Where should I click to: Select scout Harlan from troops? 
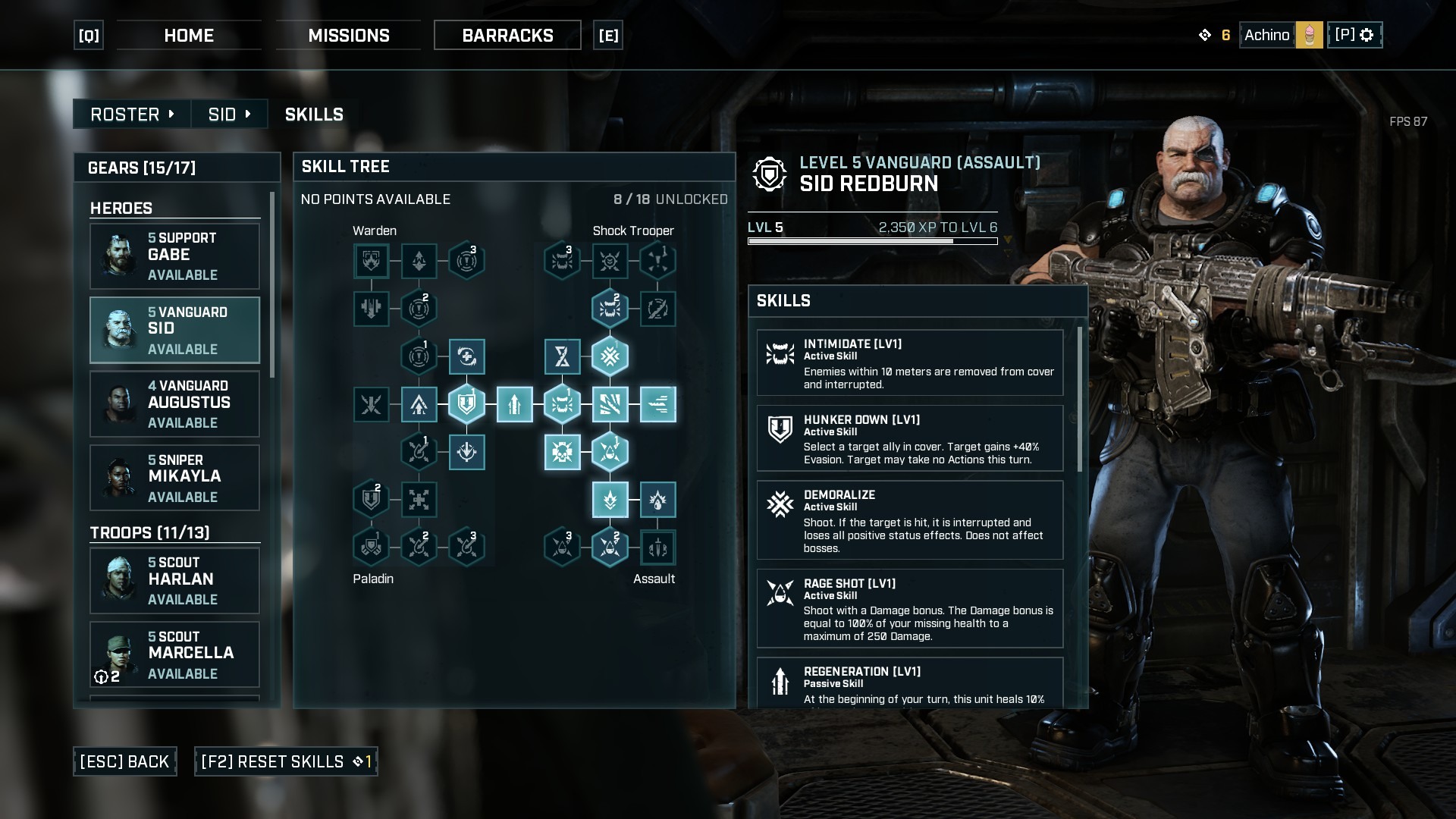click(x=174, y=581)
